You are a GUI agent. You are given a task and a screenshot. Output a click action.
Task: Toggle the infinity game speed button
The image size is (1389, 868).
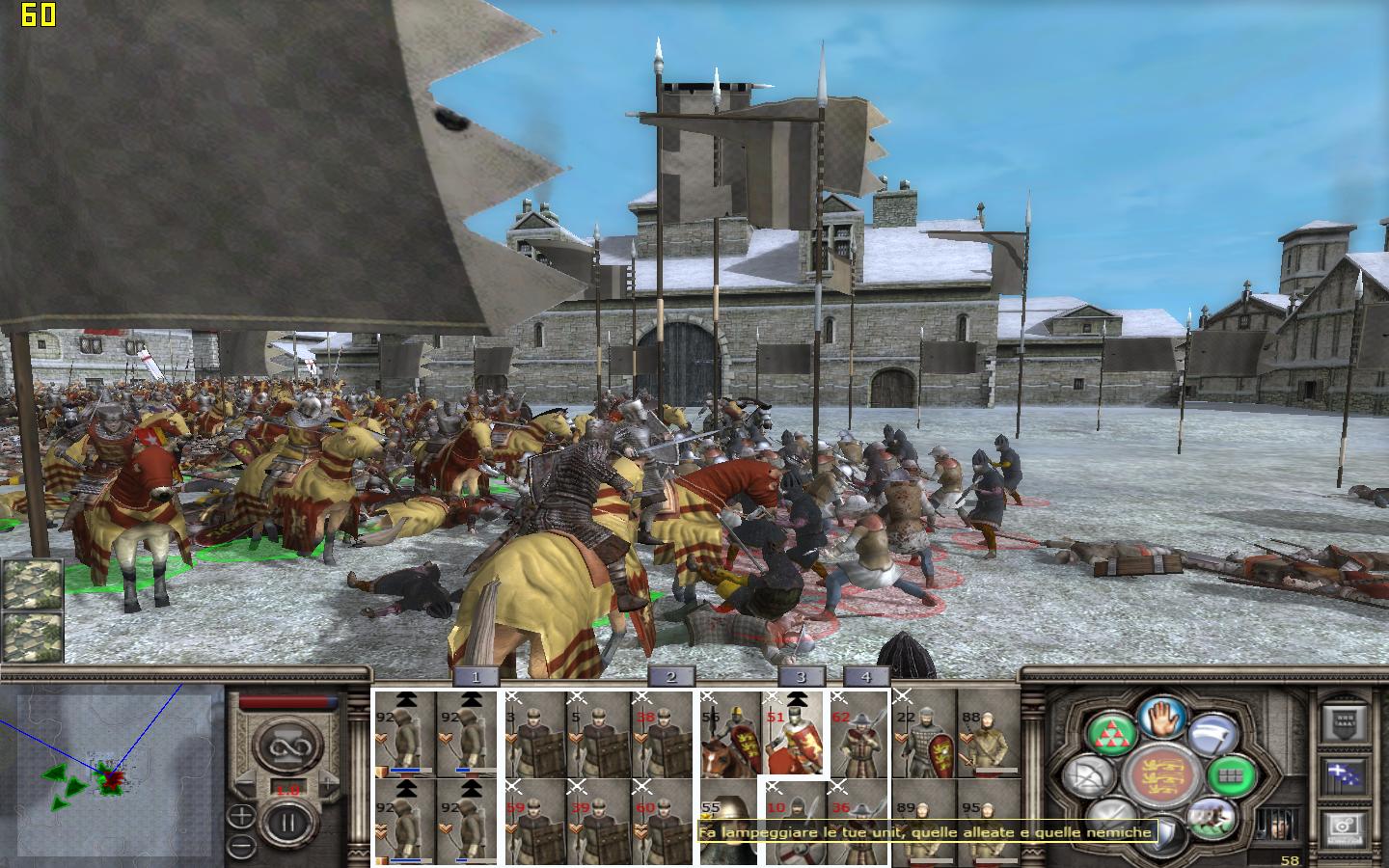286,746
